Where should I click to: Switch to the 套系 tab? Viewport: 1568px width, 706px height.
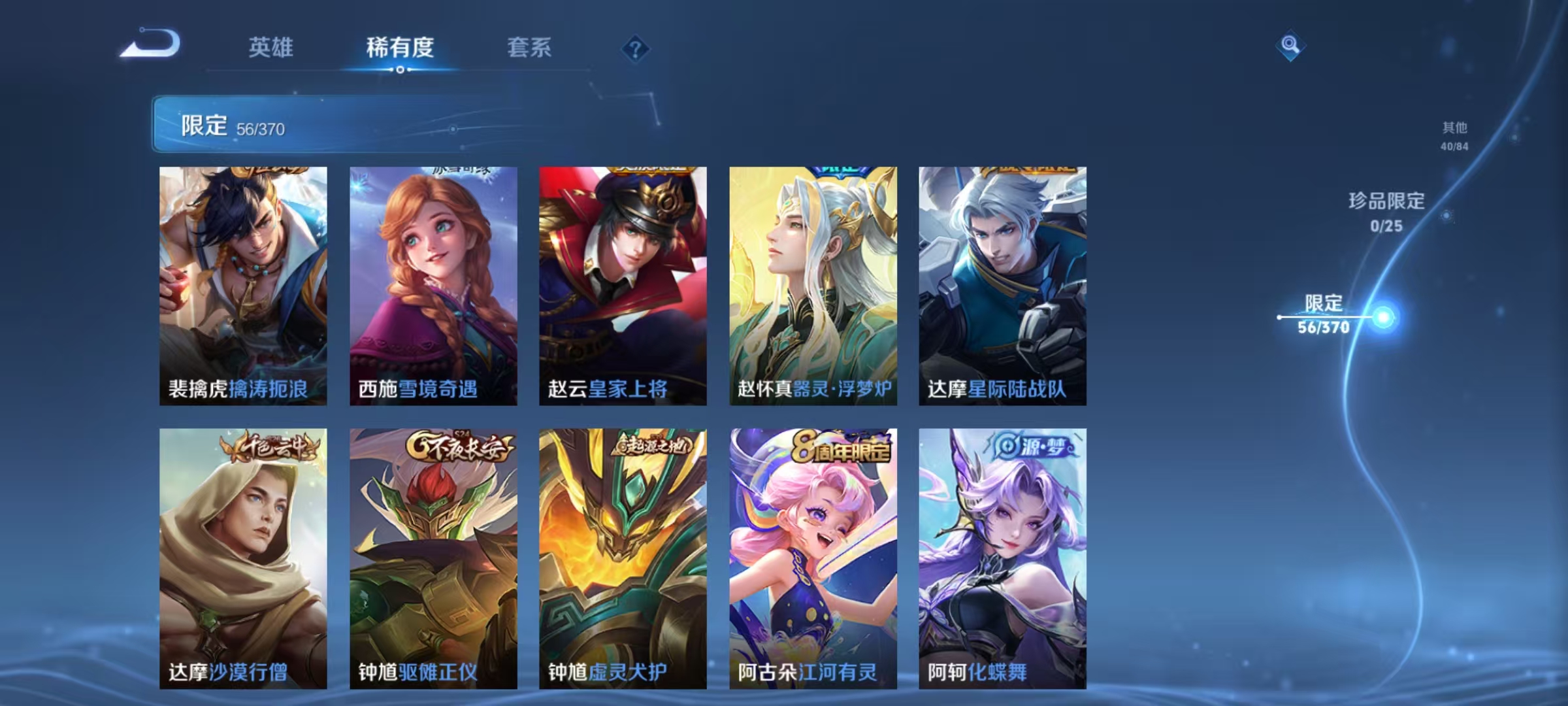[x=531, y=48]
